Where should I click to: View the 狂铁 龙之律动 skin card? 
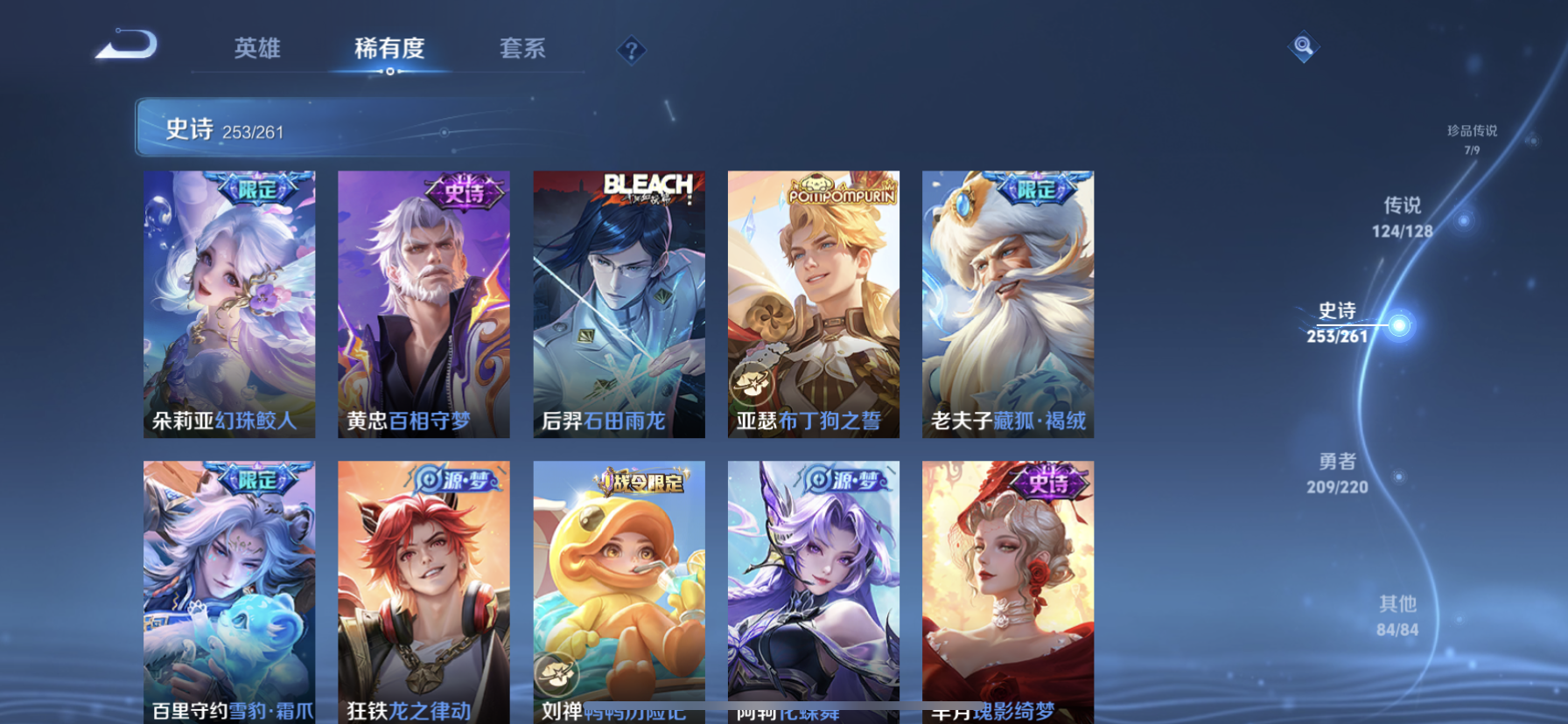pos(423,591)
